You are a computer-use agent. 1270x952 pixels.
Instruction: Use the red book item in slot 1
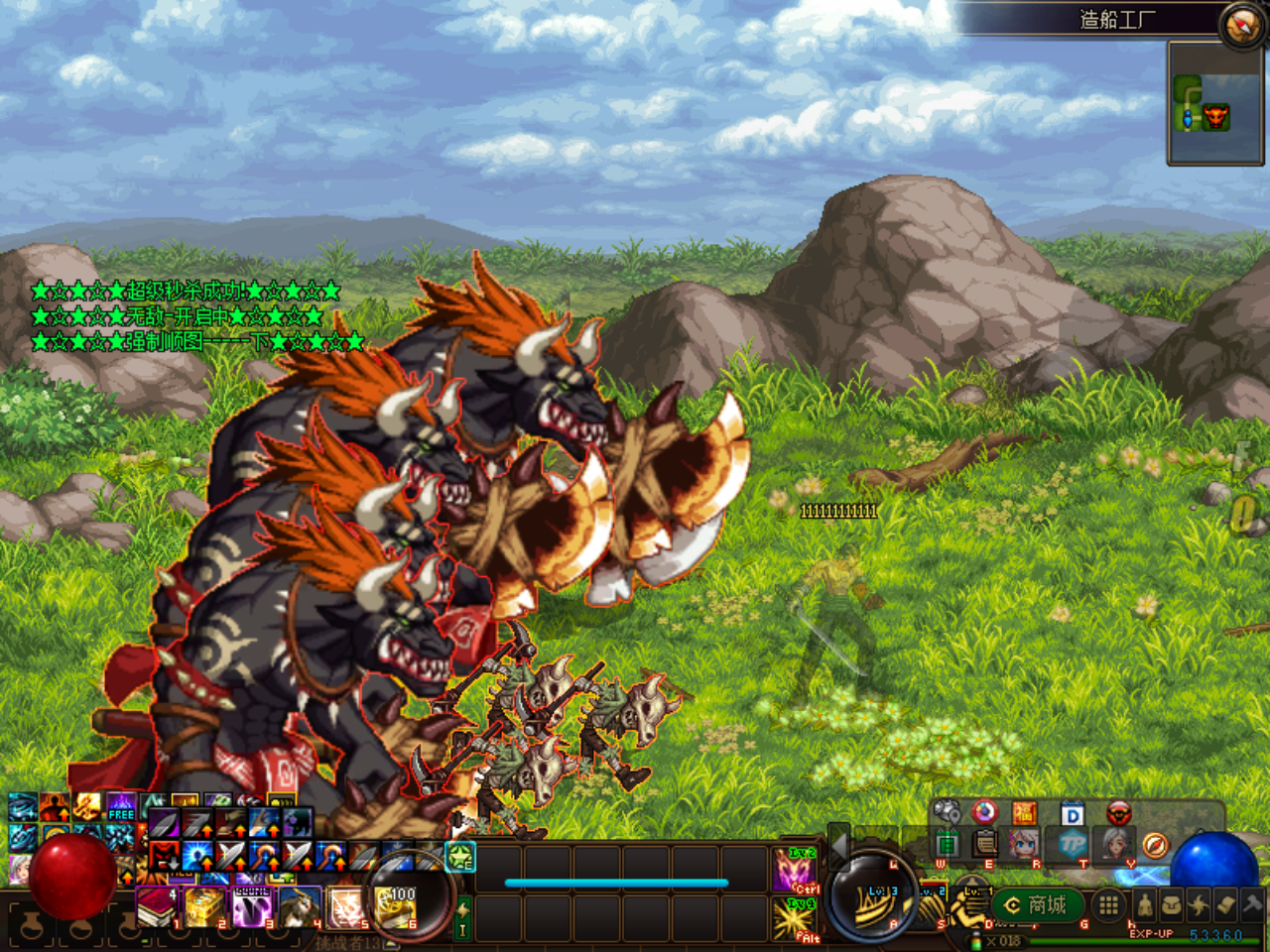(x=157, y=906)
